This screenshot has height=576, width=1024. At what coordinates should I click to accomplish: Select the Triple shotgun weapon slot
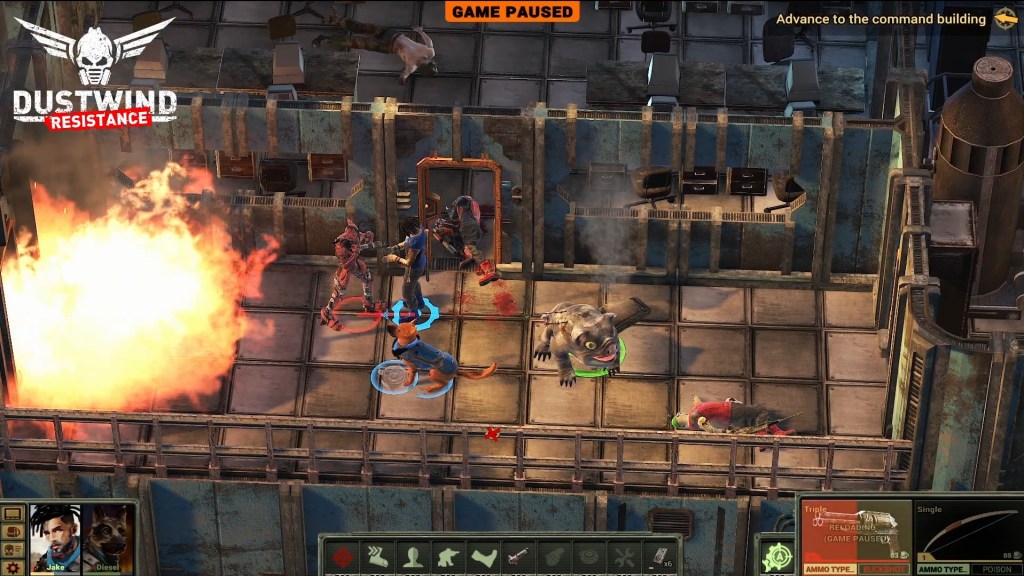point(855,534)
